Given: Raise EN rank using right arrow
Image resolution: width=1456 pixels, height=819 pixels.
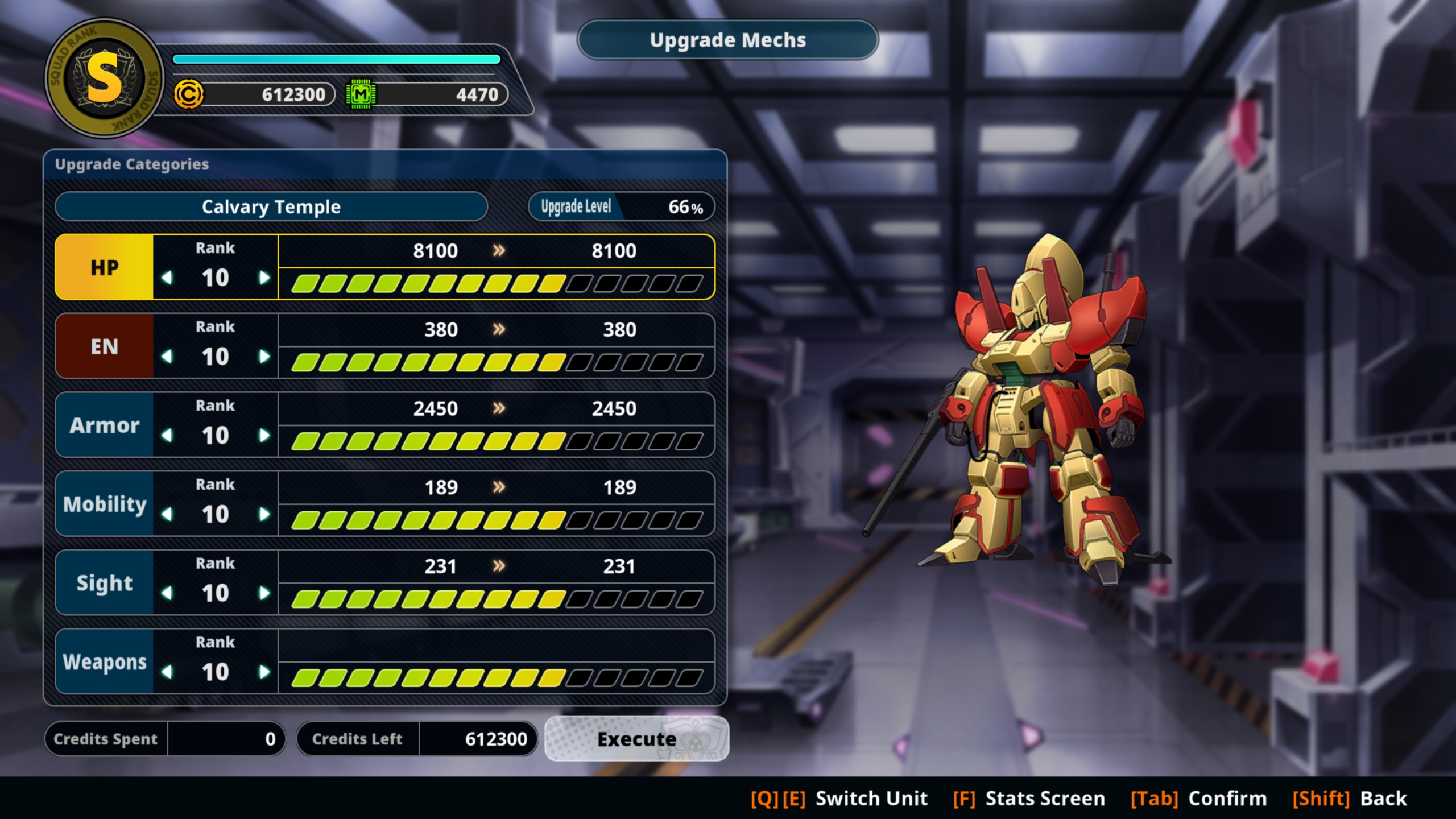Looking at the screenshot, I should tap(264, 357).
